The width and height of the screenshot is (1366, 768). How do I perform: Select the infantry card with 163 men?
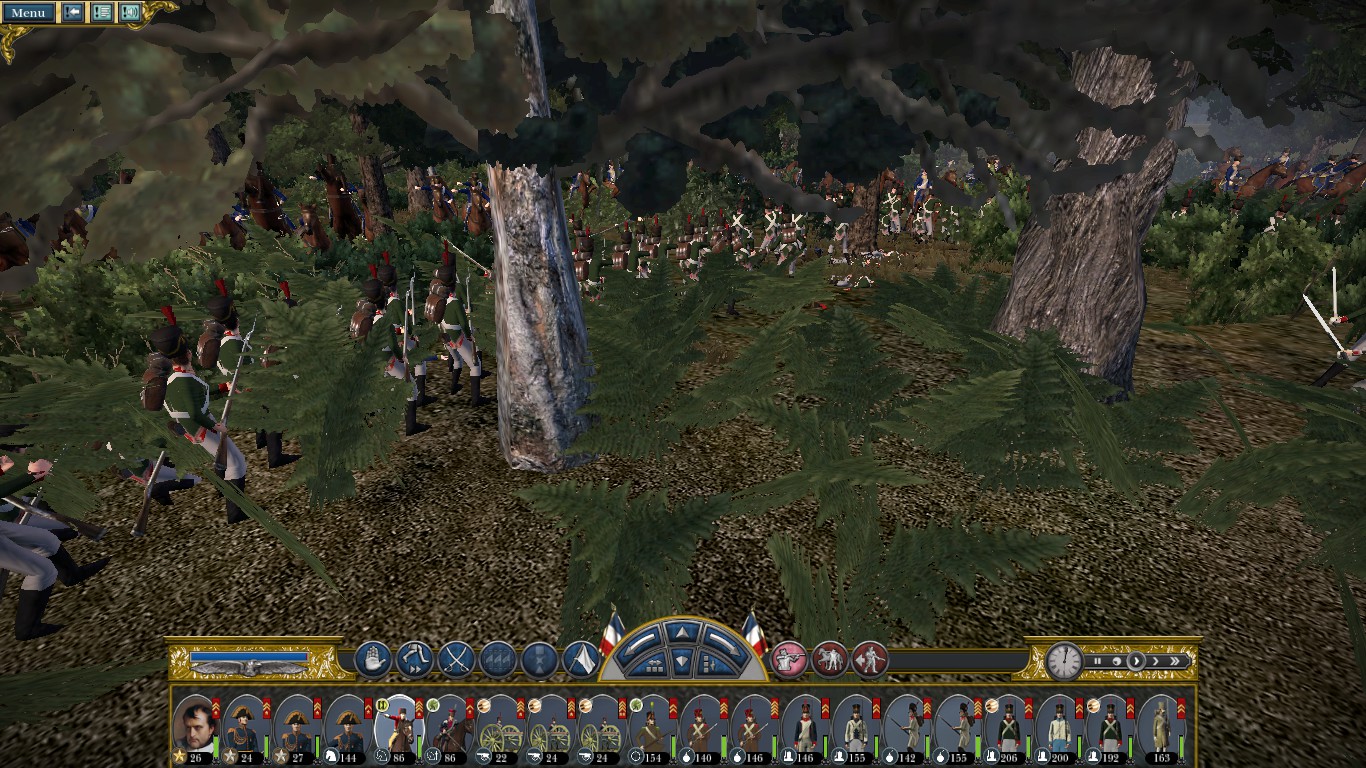[1161, 725]
